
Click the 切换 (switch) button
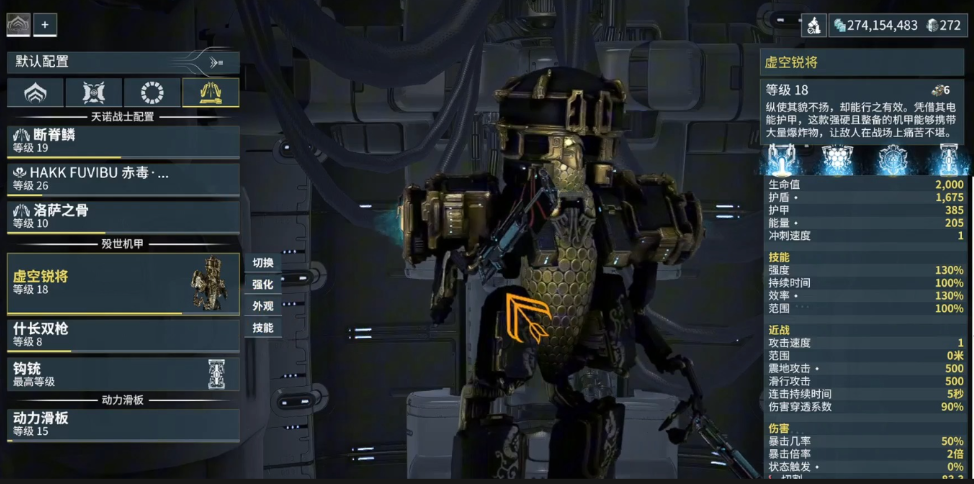(x=262, y=263)
